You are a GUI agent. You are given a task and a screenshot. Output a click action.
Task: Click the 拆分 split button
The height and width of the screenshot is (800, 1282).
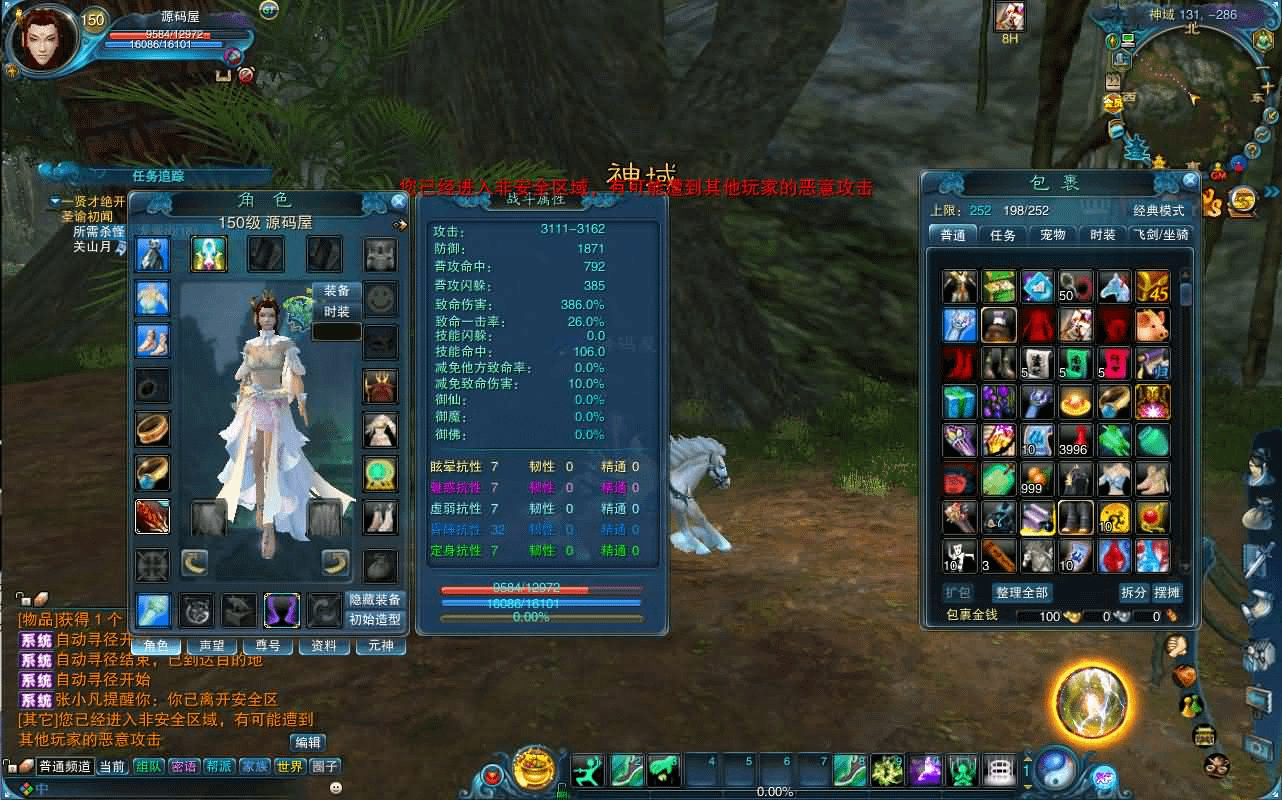pos(1133,593)
